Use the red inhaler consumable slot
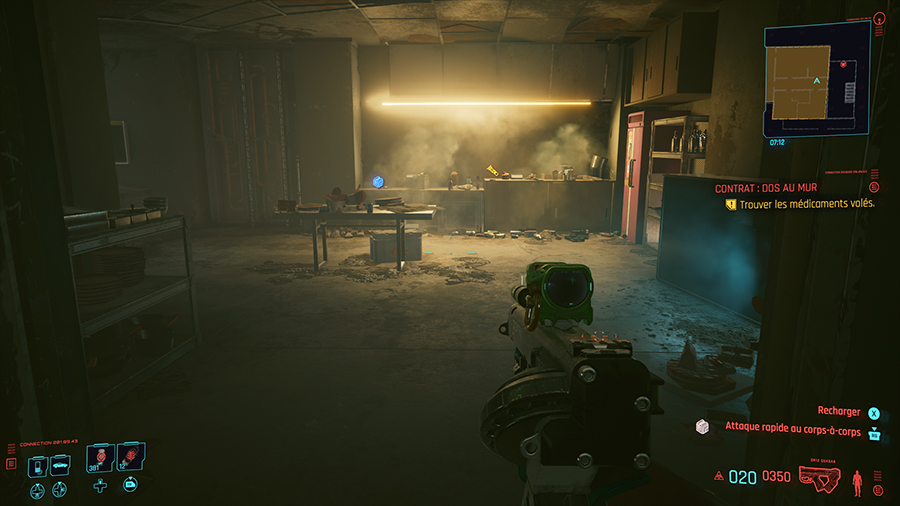 [130, 458]
